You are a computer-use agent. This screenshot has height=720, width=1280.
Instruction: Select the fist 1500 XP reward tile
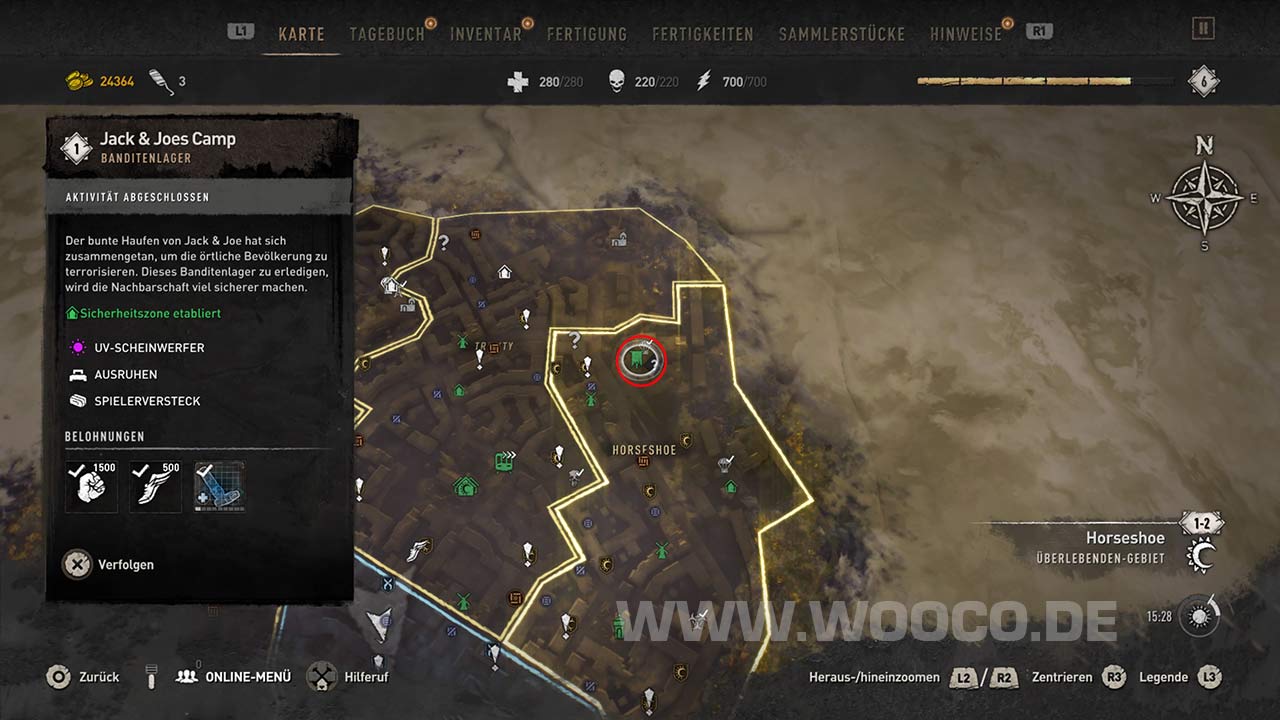point(91,487)
